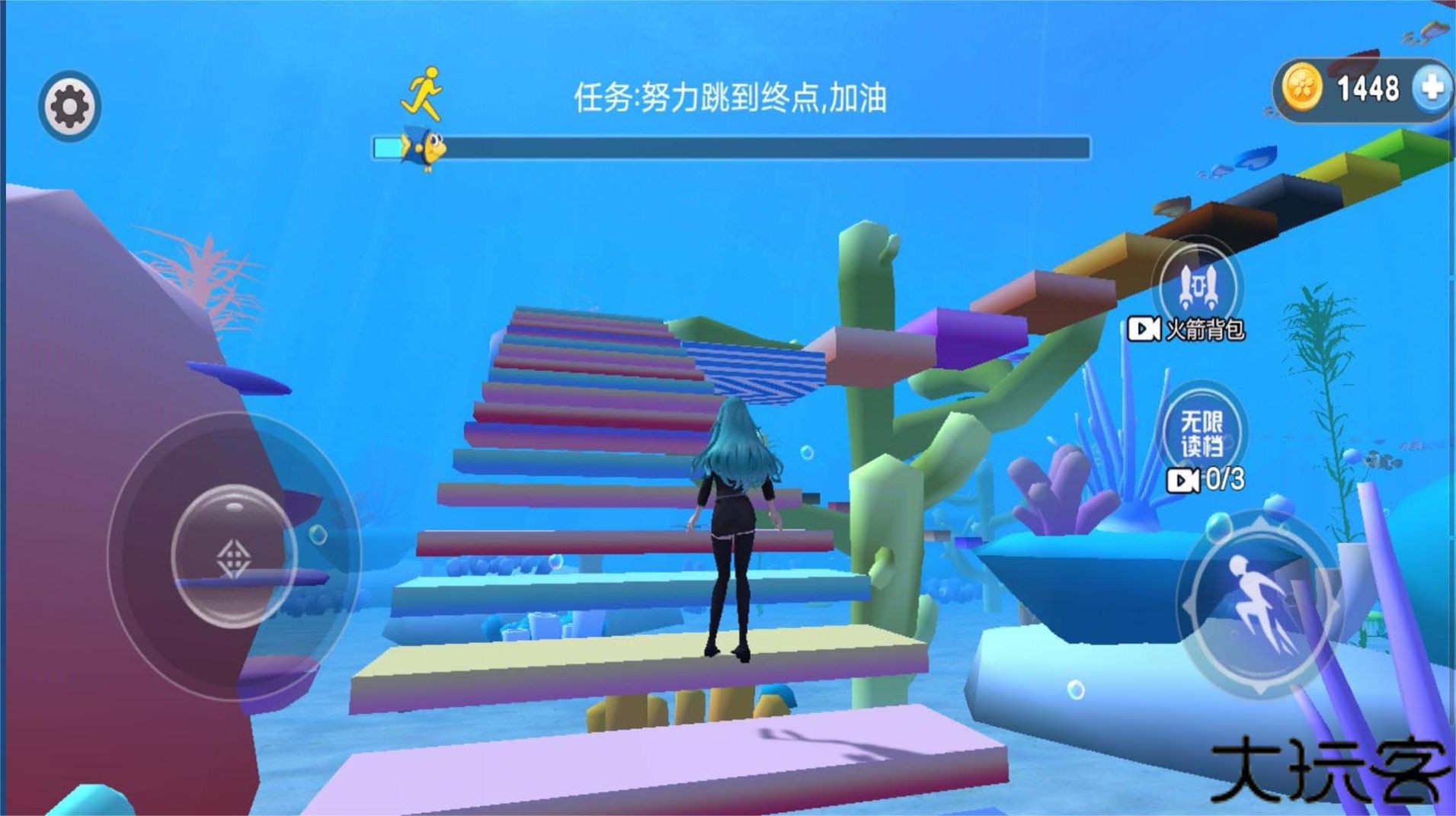1456x816 pixels.
Task: Tap the gold coin icon in the currency bar
Action: click(1304, 85)
